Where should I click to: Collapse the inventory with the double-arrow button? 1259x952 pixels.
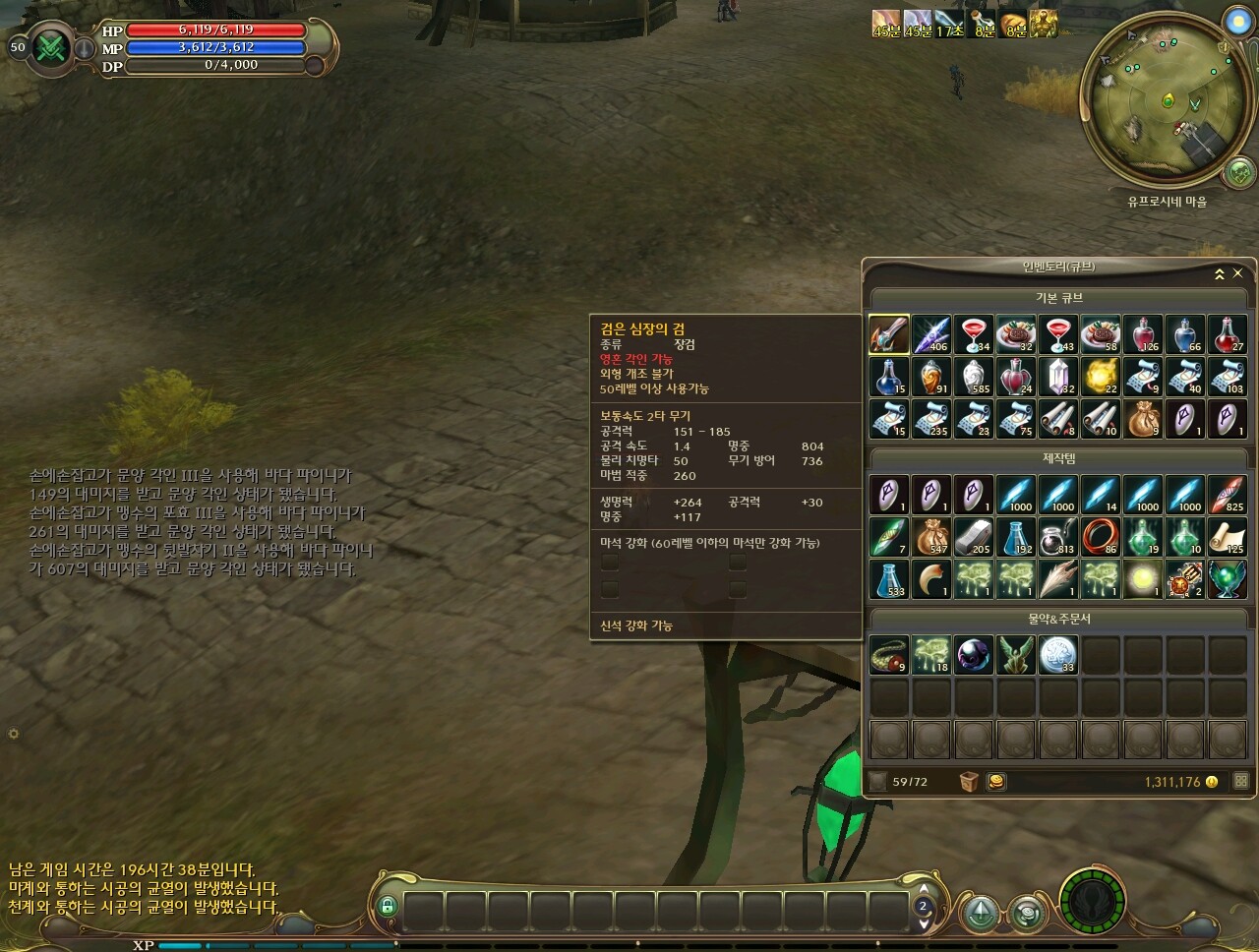point(1220,273)
